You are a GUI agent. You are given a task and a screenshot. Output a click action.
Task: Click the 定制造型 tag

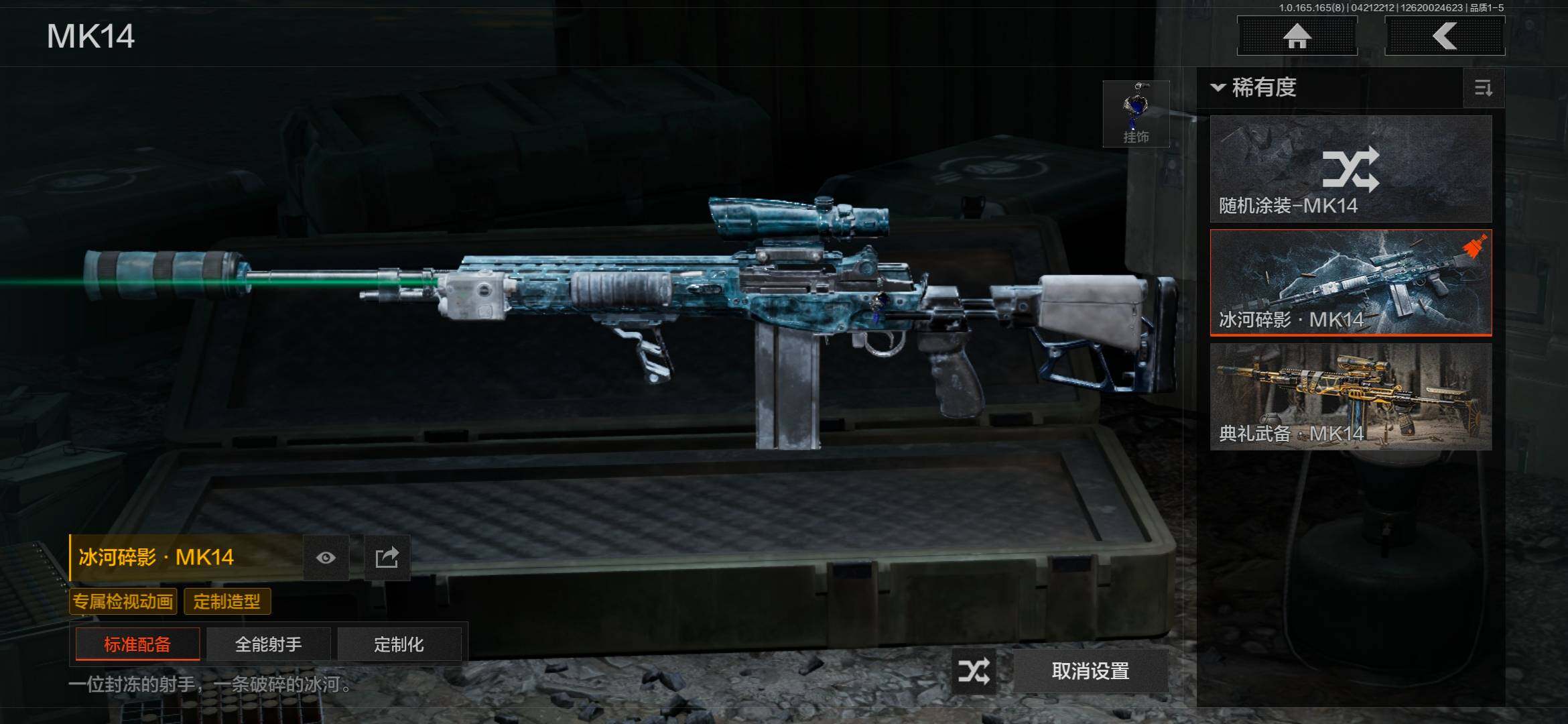point(226,601)
